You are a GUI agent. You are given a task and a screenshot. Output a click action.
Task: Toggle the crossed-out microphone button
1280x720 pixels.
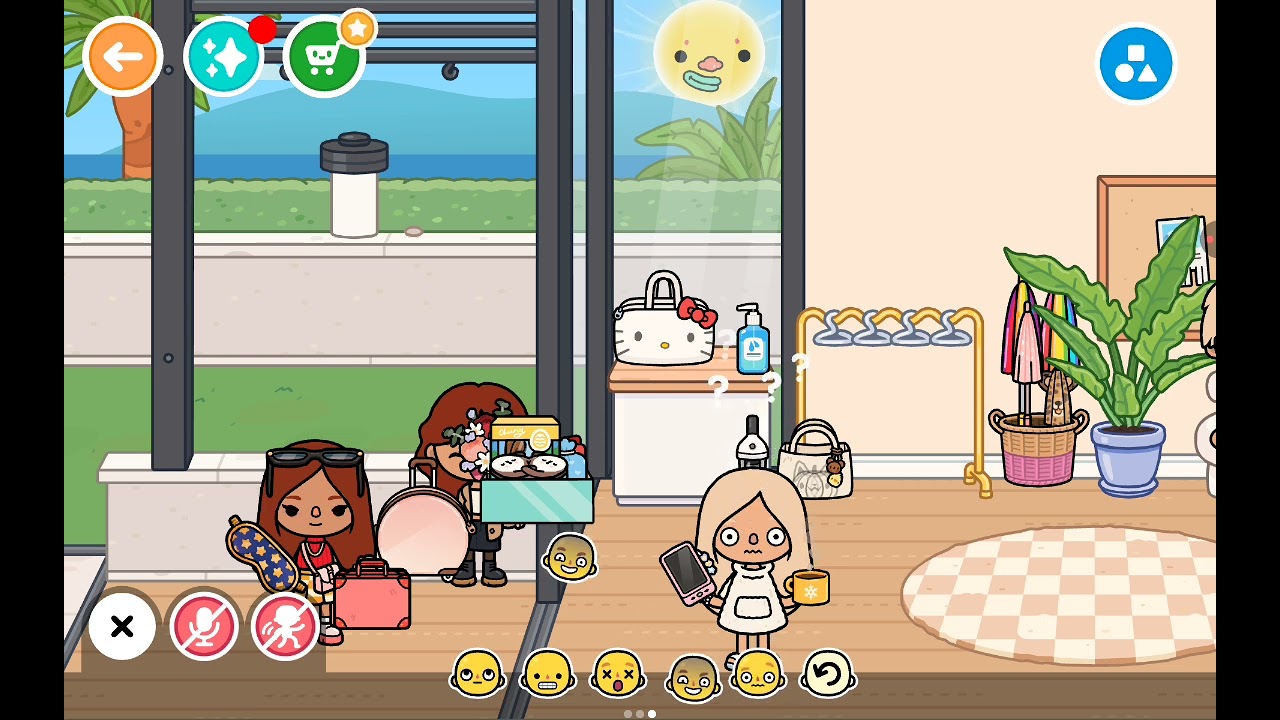pyautogui.click(x=203, y=626)
